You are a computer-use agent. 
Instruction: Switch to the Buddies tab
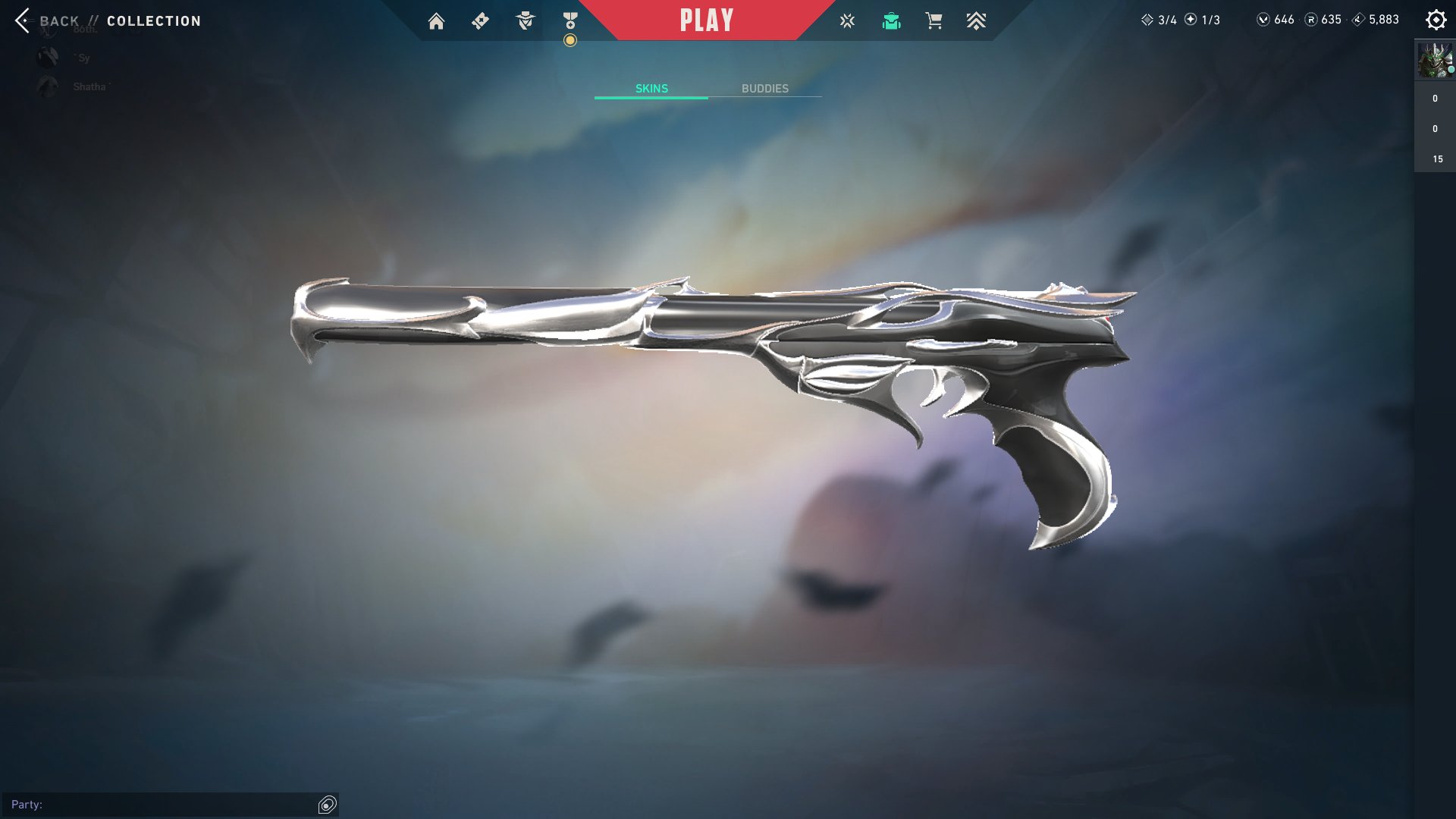764,89
